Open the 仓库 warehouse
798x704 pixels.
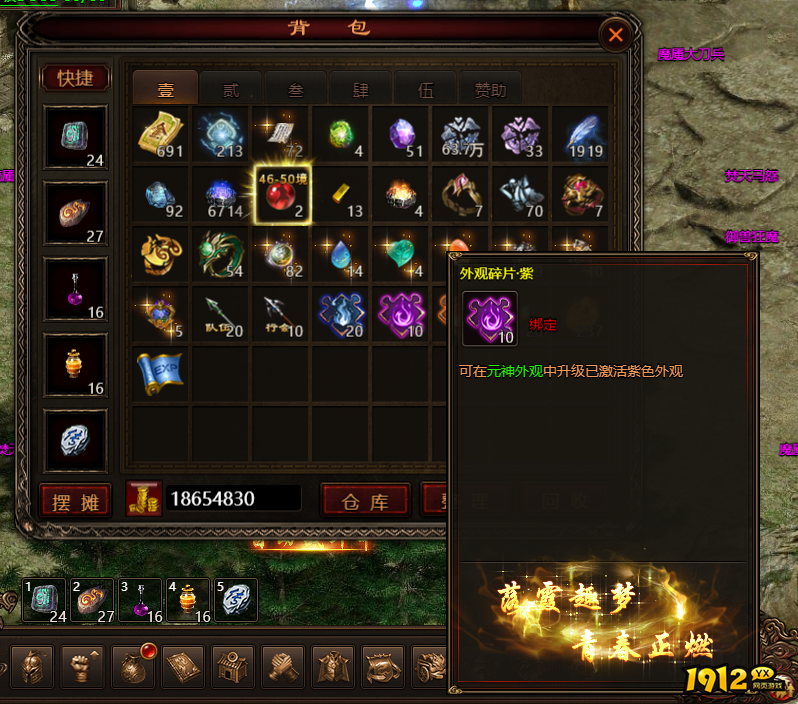[364, 501]
